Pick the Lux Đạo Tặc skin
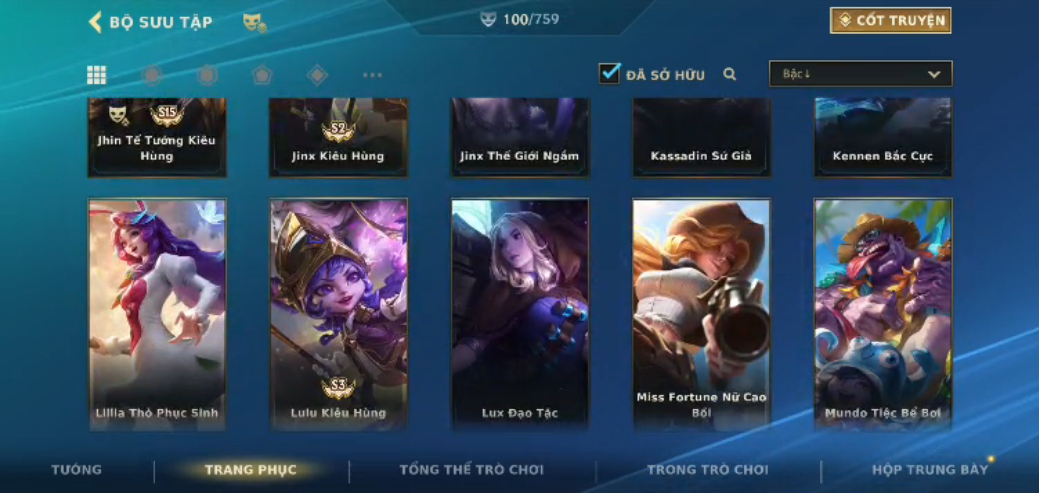This screenshot has width=1039, height=493. (x=520, y=314)
